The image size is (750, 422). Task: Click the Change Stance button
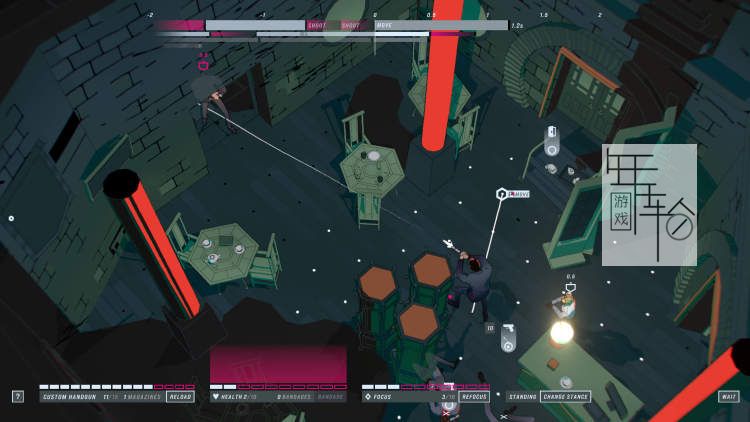565,397
